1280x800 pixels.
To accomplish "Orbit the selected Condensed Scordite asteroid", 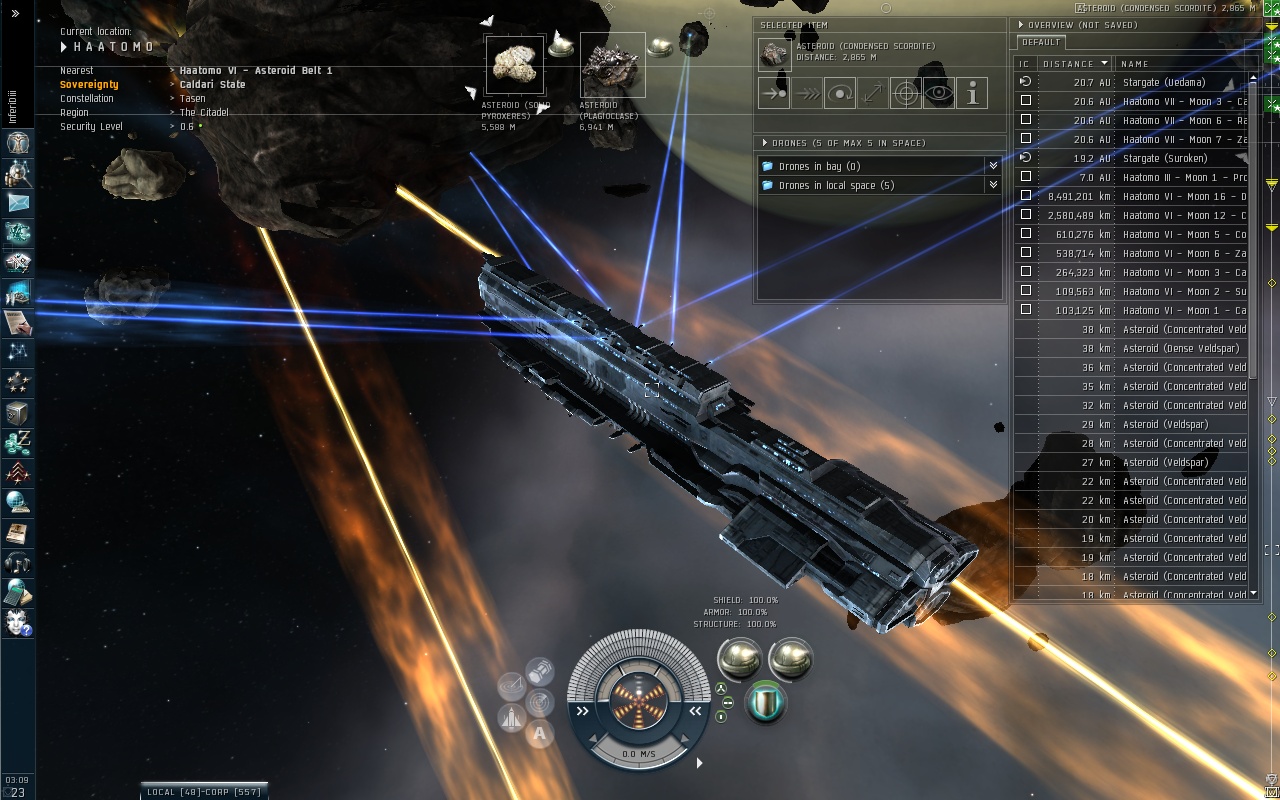I will [840, 94].
